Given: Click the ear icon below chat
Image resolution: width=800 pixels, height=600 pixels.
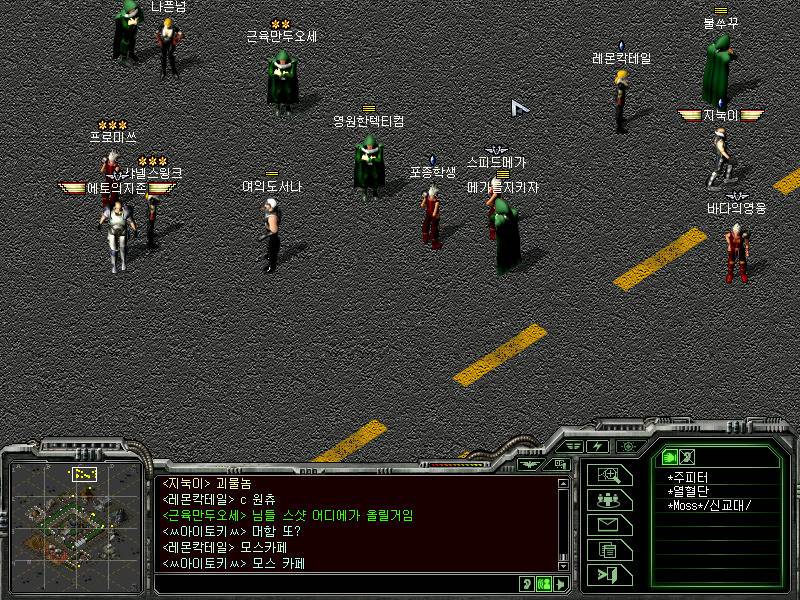Looking at the screenshot, I should [x=527, y=584].
